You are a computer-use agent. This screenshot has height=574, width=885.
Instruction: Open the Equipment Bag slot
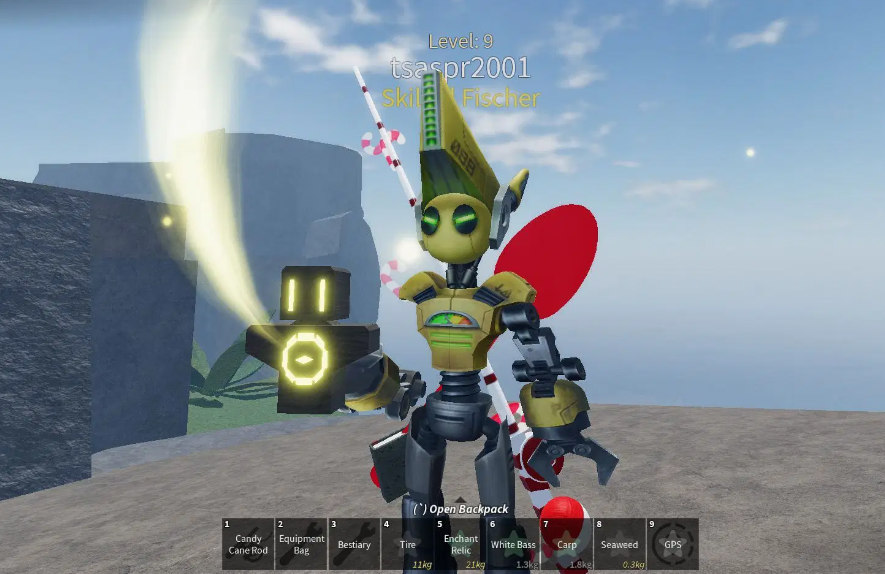(301, 544)
